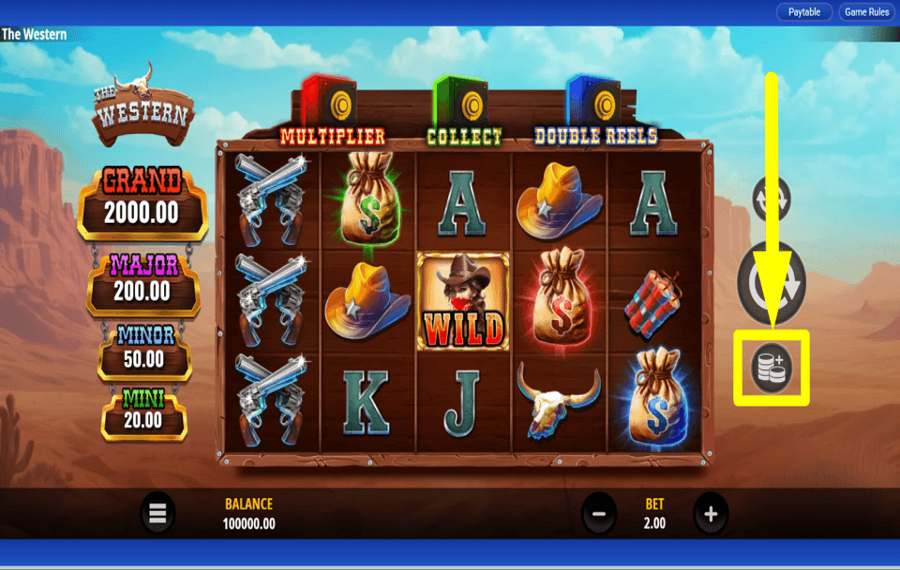Spin the reels with the large button
Screen dimensions: 900x570
771,283
